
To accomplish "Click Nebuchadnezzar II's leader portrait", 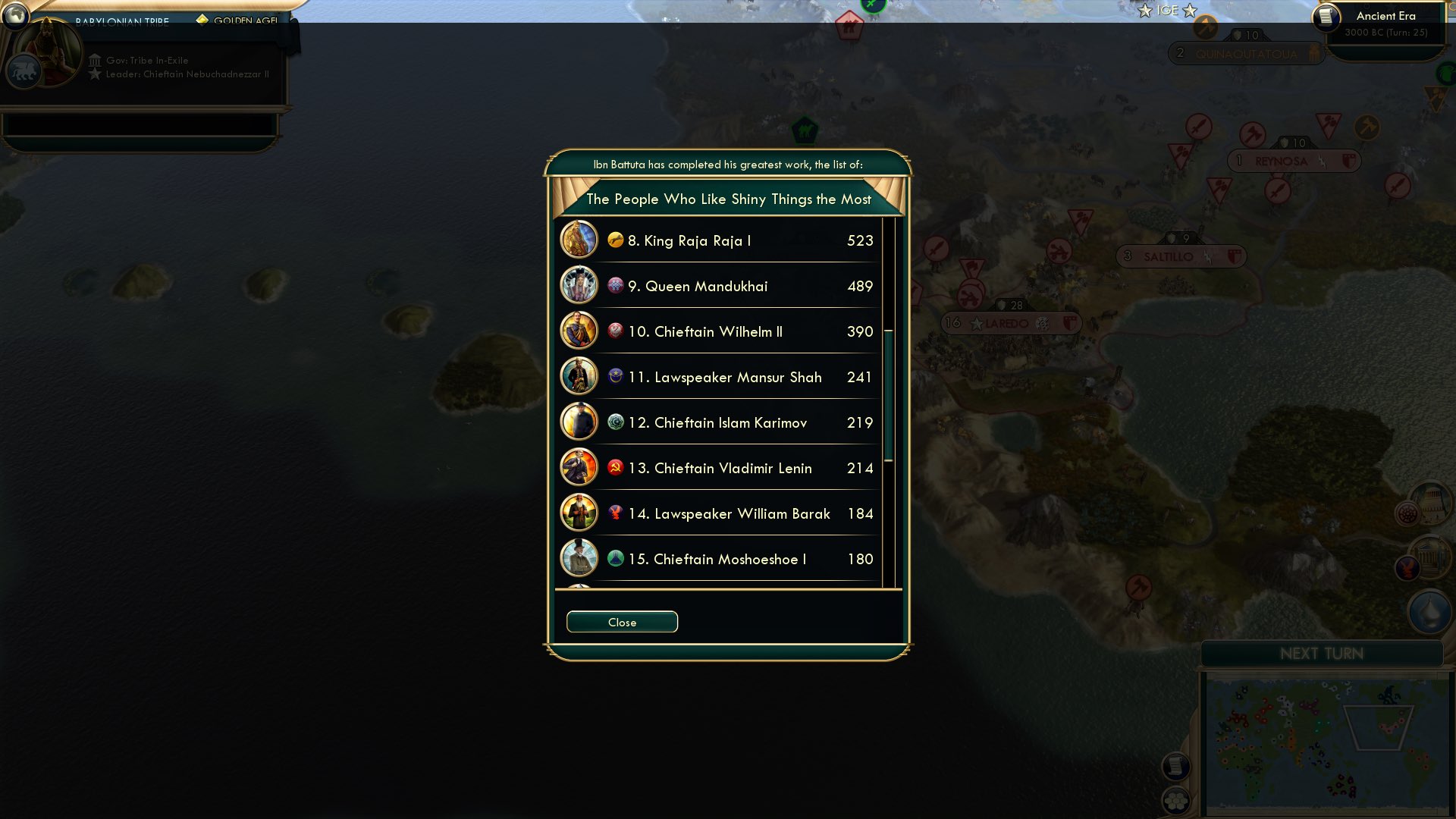I will [48, 45].
